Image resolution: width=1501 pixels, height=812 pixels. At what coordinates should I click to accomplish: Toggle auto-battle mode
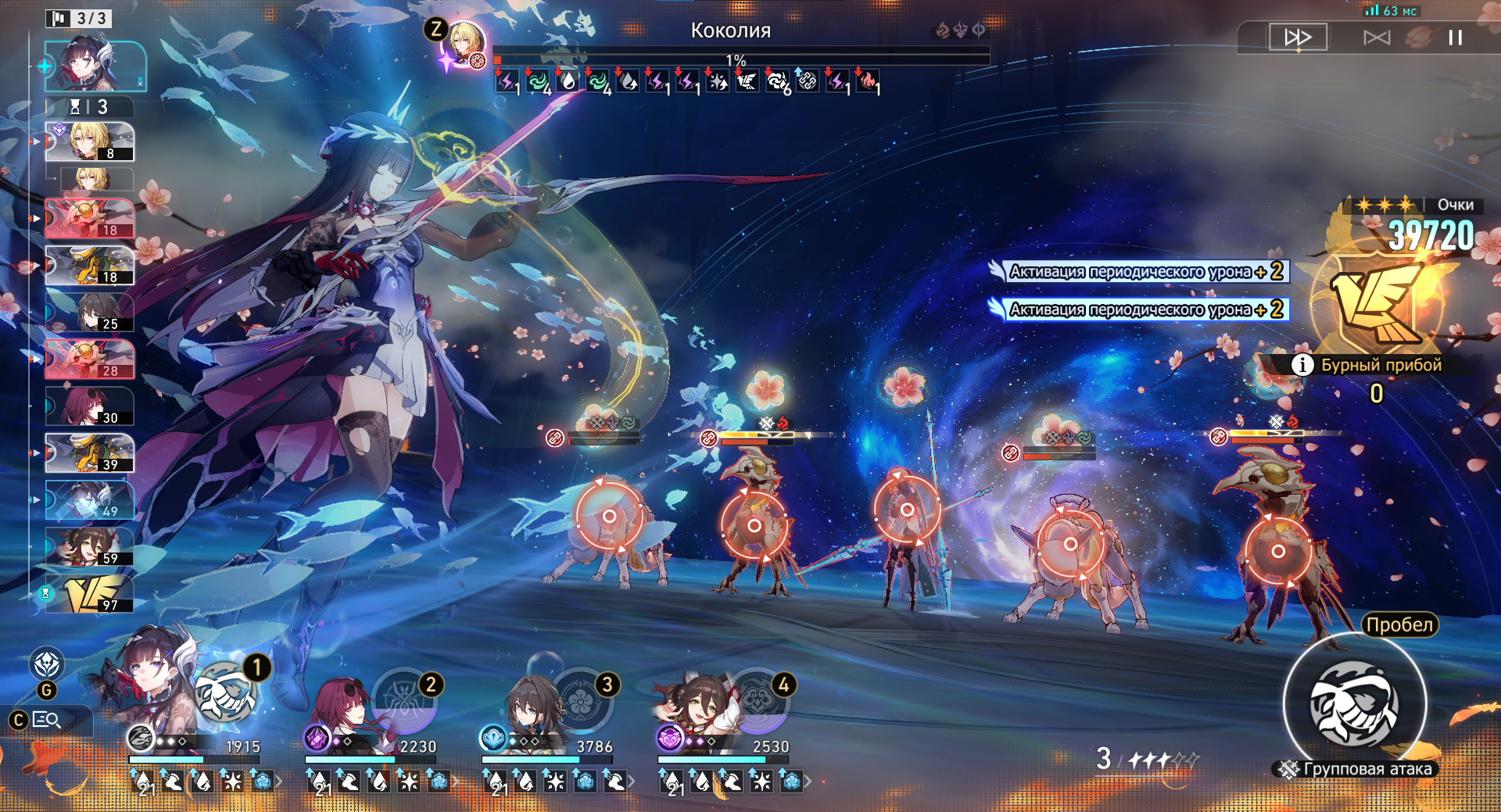click(1377, 38)
